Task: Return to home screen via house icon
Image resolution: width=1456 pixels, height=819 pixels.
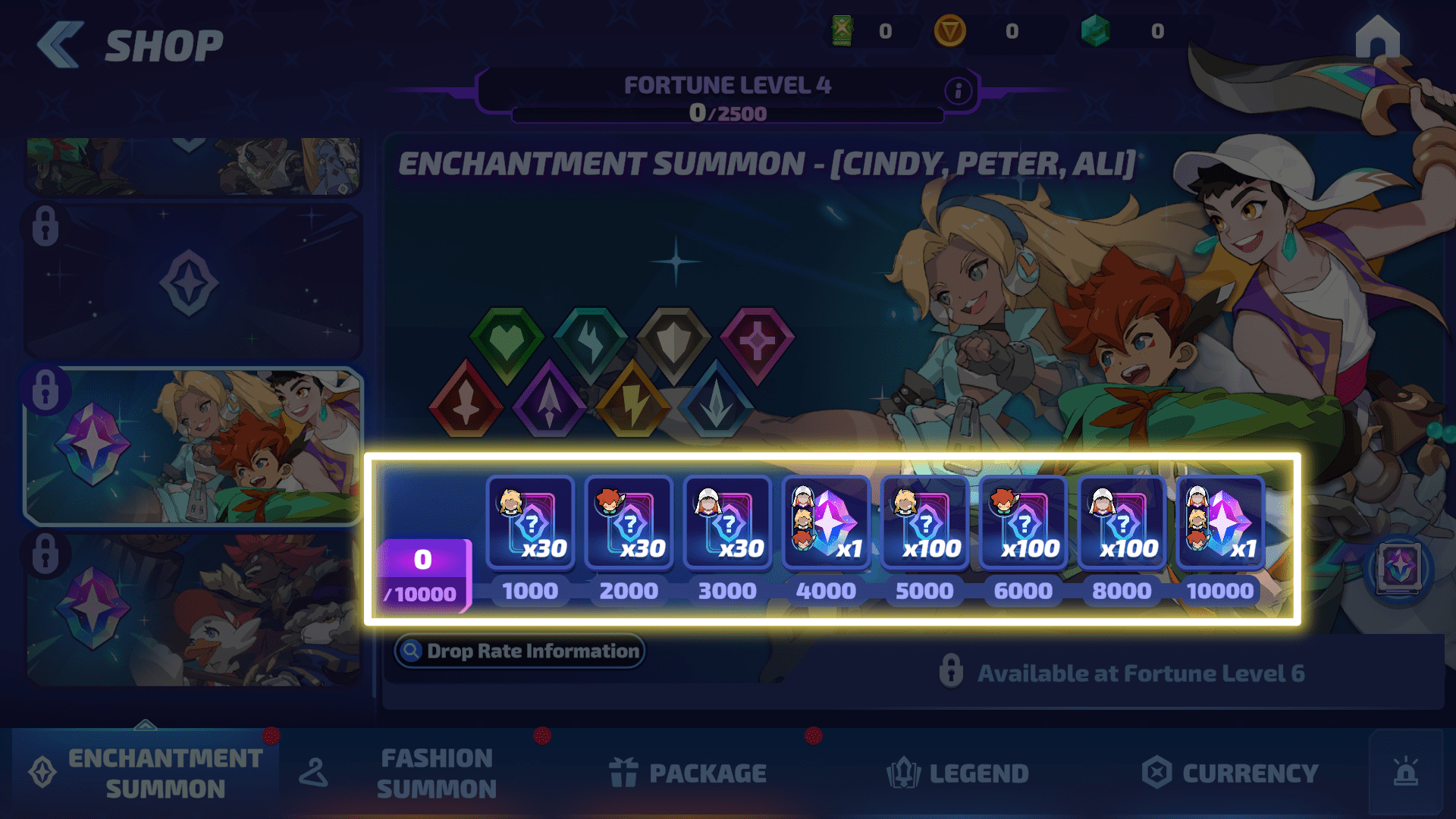Action: [x=1377, y=38]
